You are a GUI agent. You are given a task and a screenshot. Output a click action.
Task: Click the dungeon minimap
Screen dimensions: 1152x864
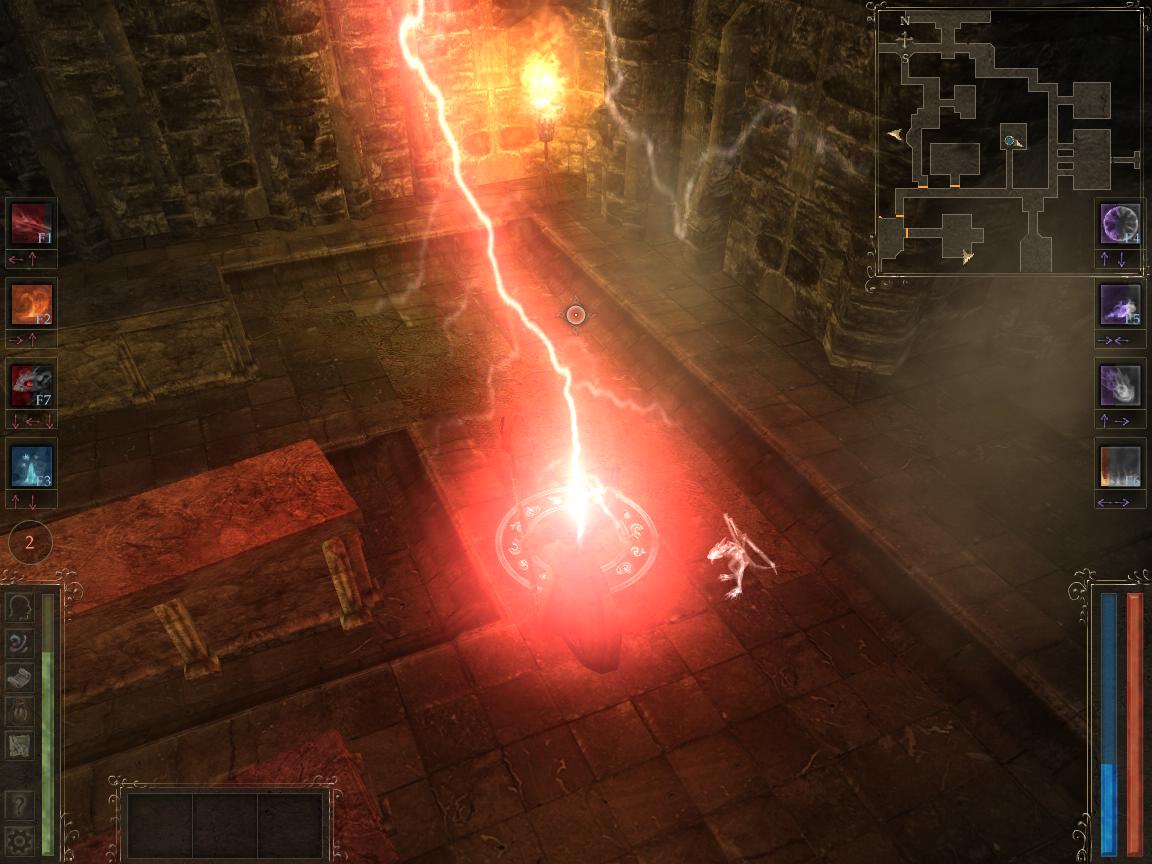coord(1009,142)
